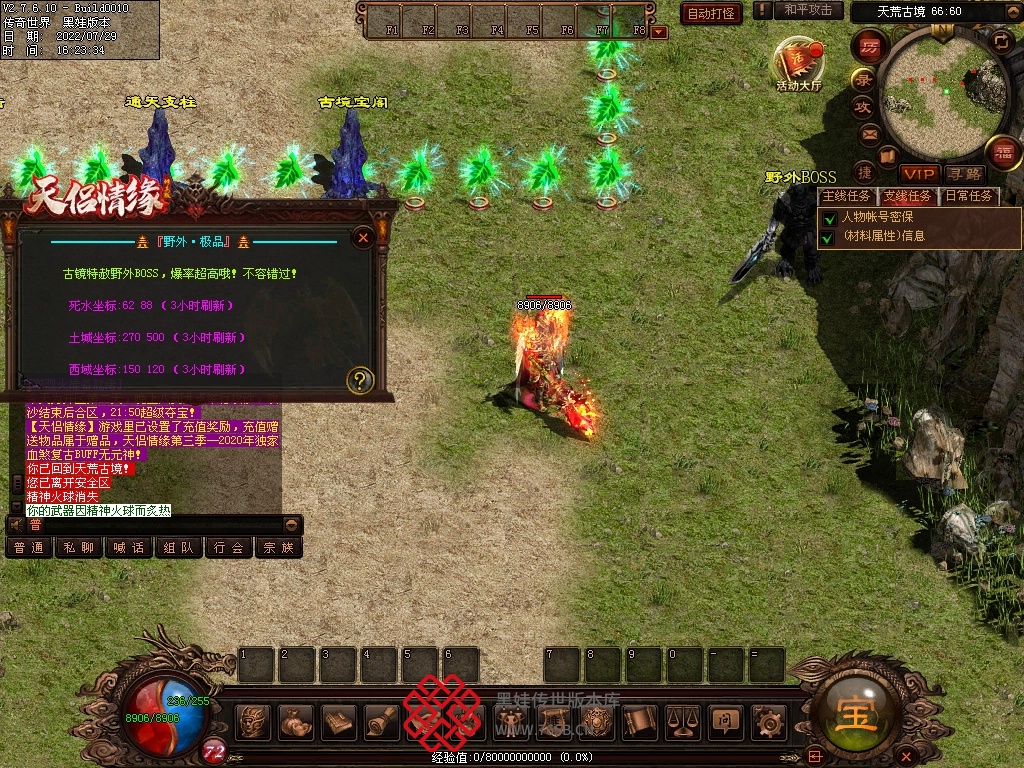Click the question mark help button

coord(360,380)
